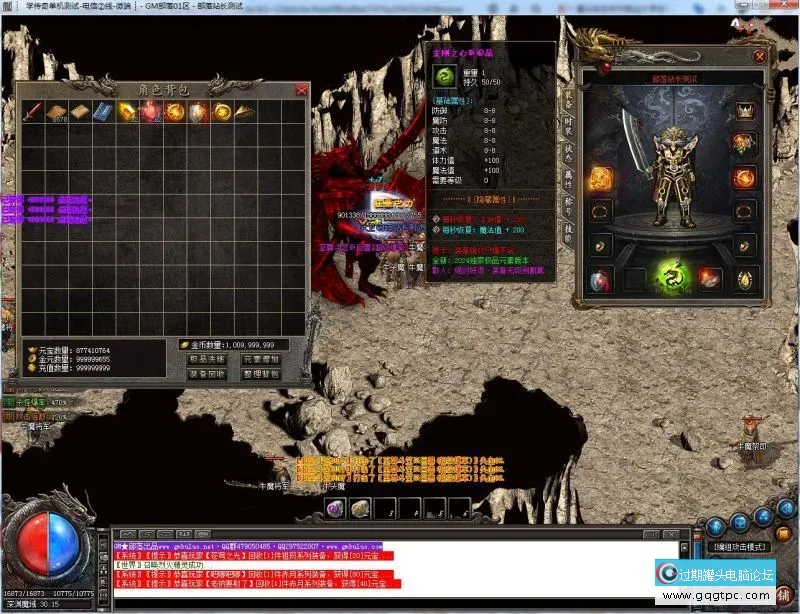Select the green dragon orb equipment slot

click(x=670, y=276)
